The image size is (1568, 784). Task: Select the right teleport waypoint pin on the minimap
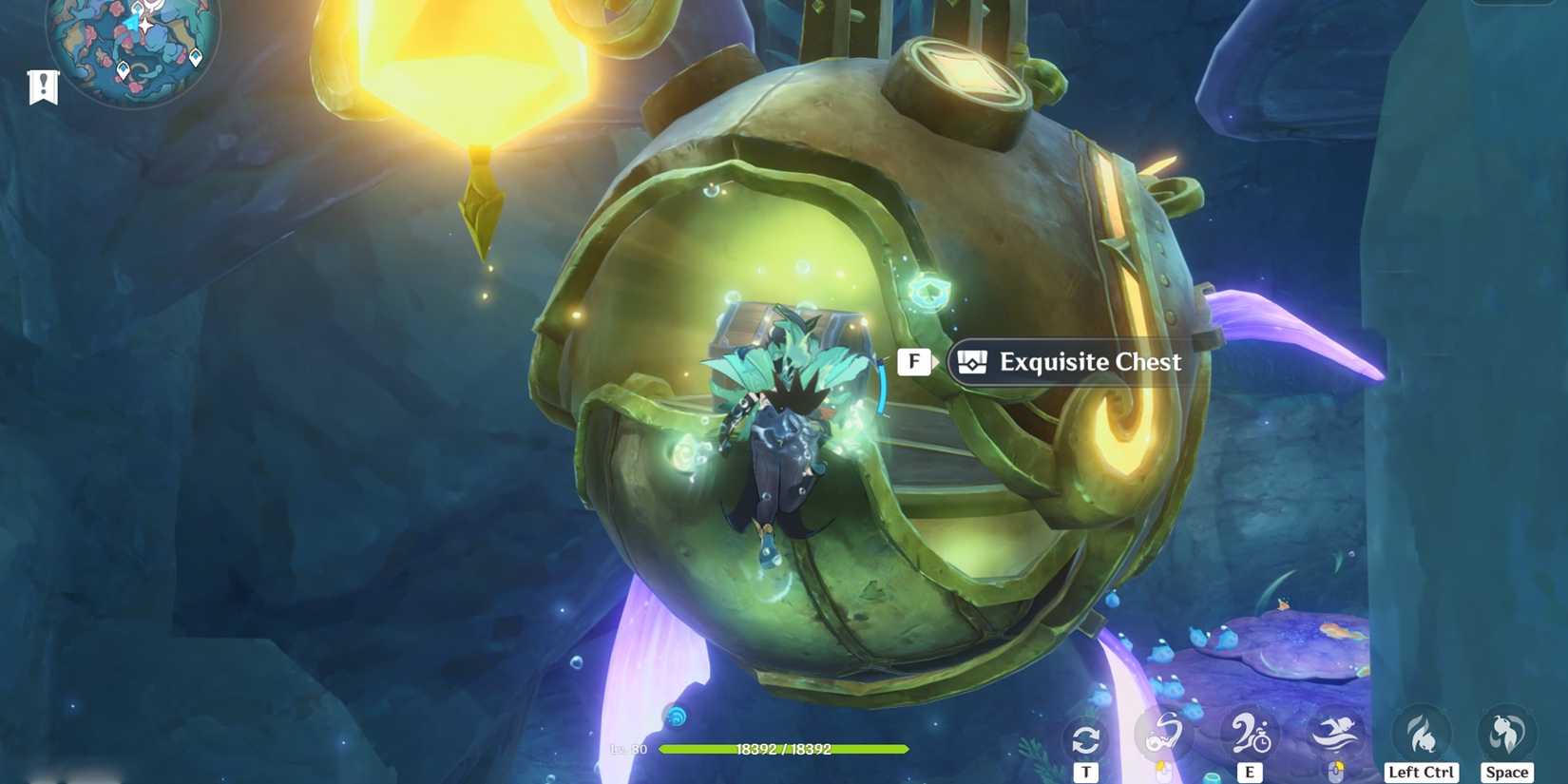pyautogui.click(x=195, y=57)
